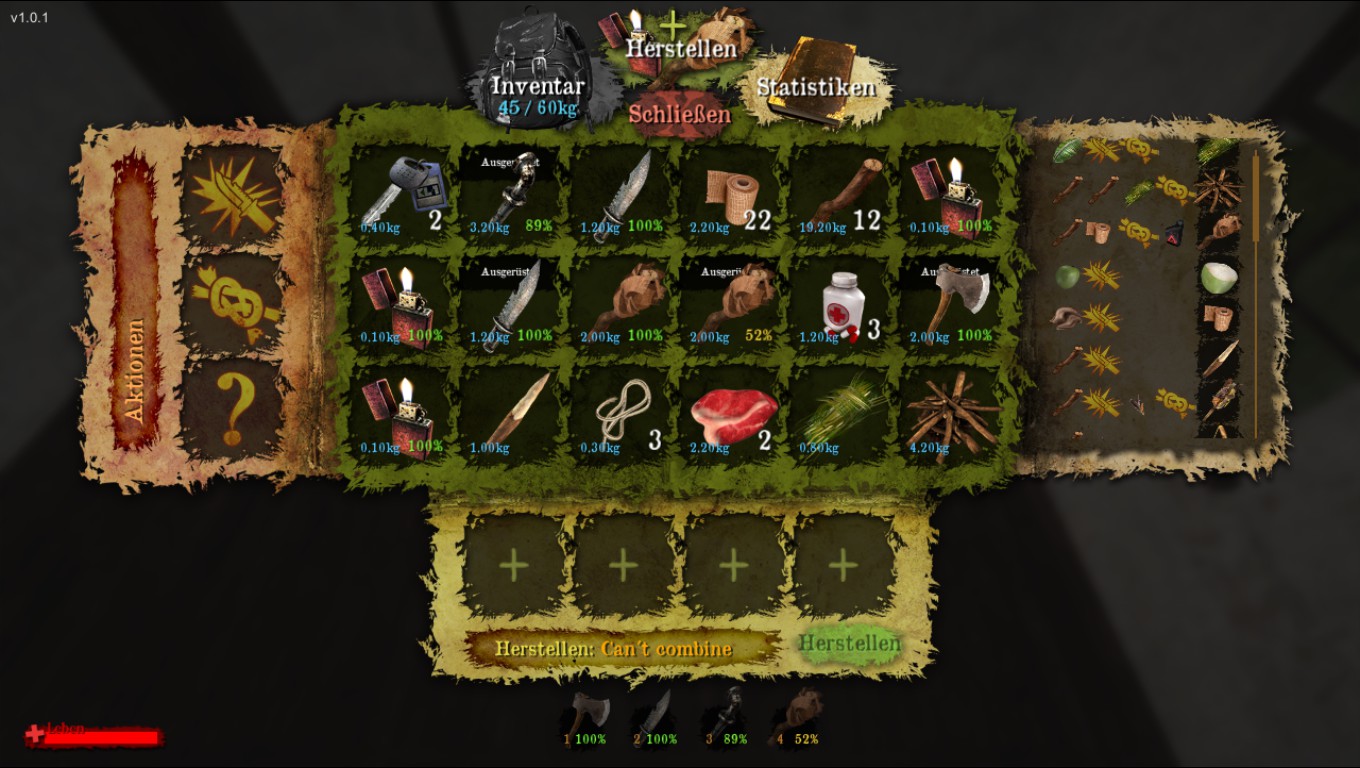Screen dimensions: 1360x768
Task: Select the axe in hotbar slot 1
Action: click(x=585, y=716)
